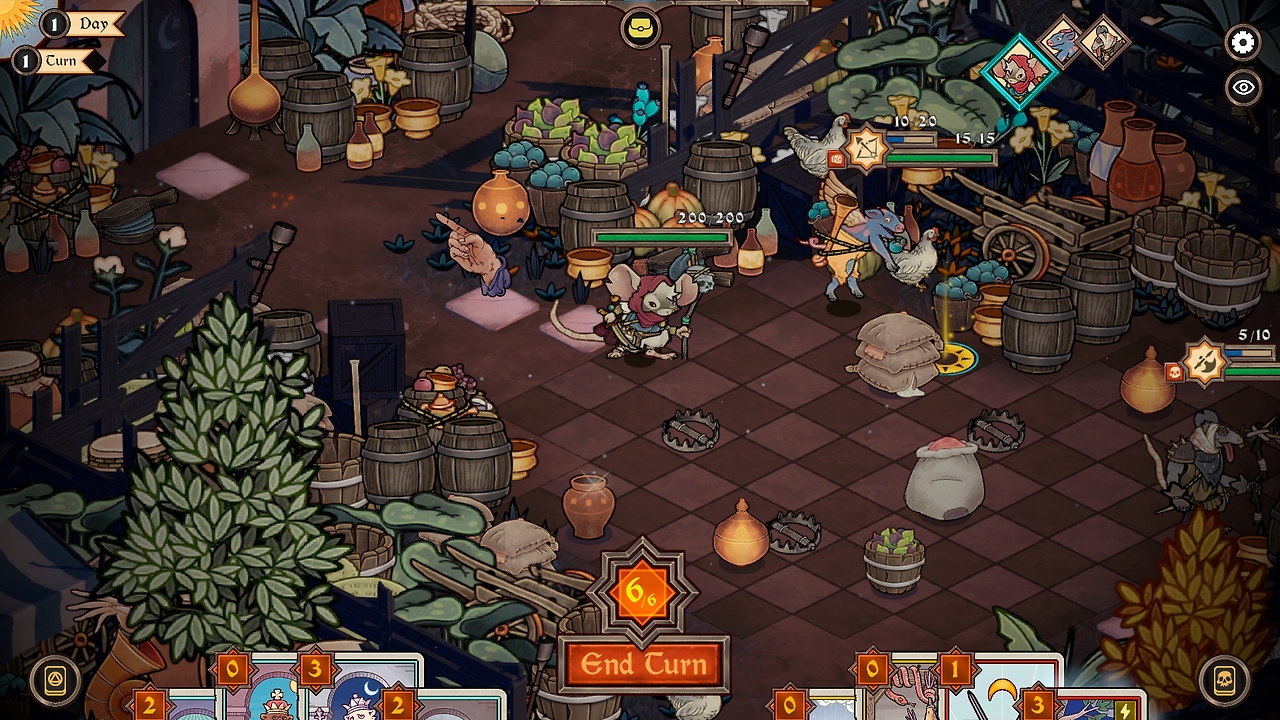Select the blue pig character portrait
1280x720 pixels.
click(1063, 44)
